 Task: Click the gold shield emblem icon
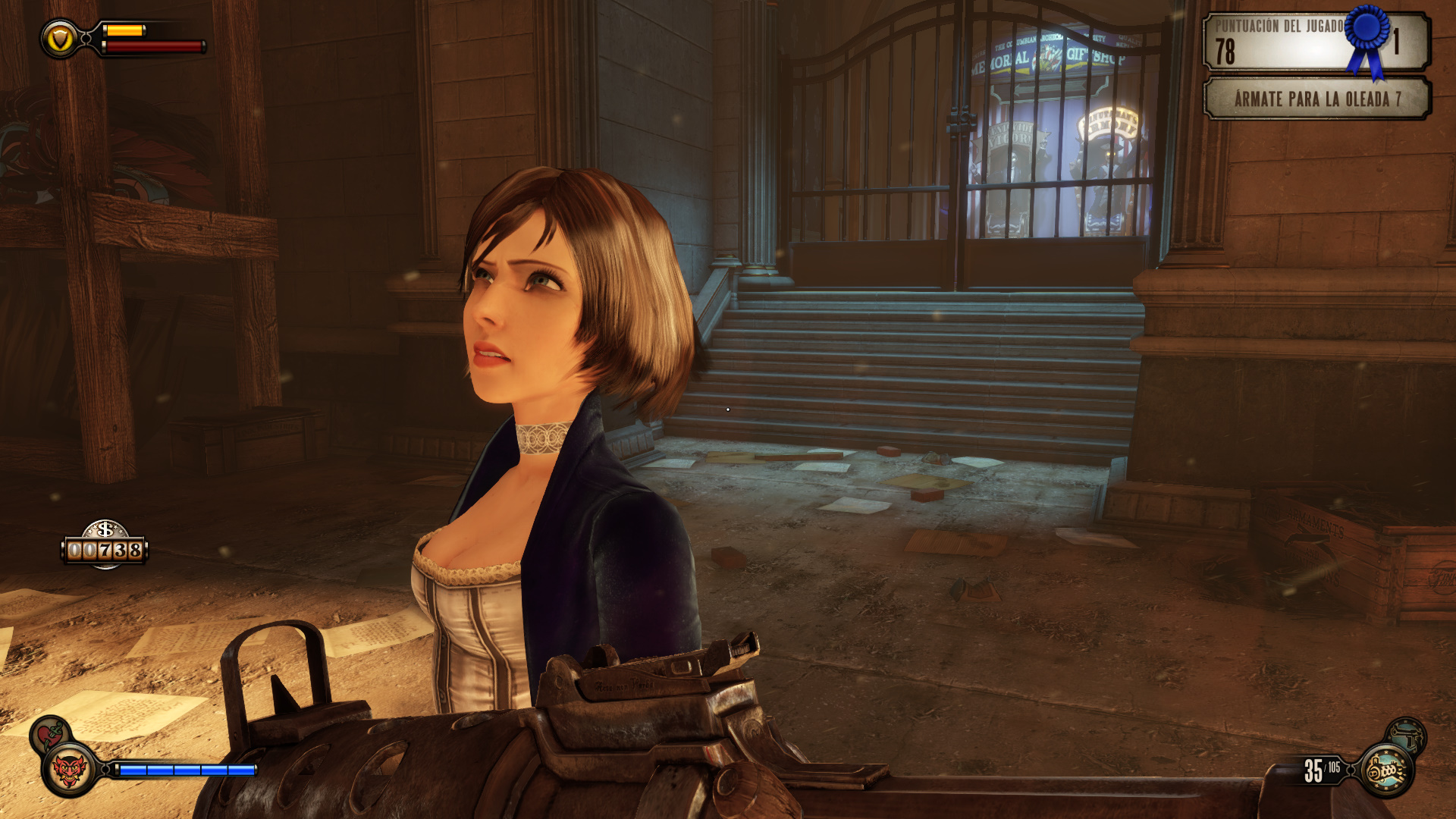pyautogui.click(x=60, y=39)
